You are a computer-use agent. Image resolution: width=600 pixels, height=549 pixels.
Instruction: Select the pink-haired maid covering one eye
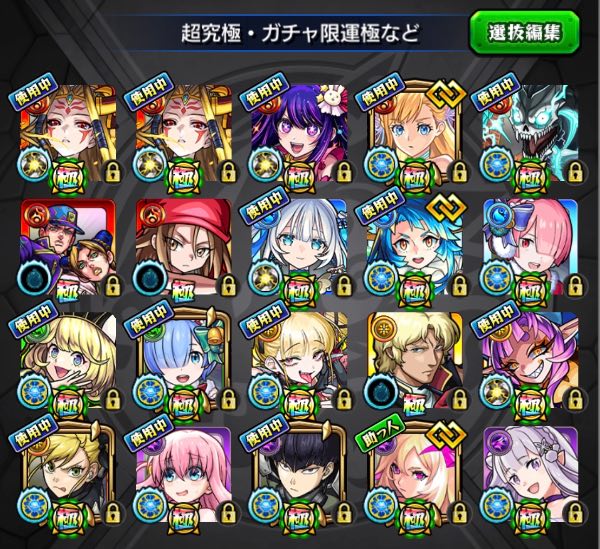(522, 246)
